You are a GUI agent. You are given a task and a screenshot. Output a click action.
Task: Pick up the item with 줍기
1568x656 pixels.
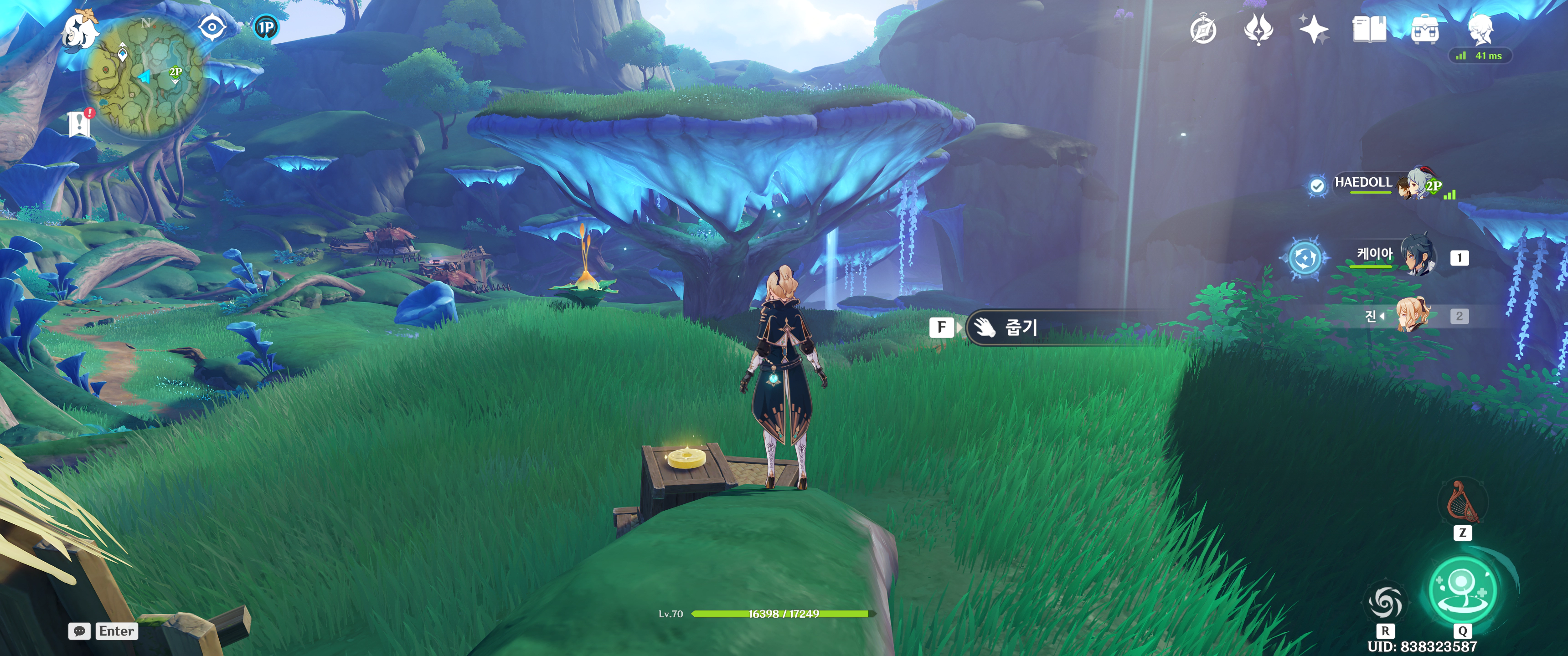coord(1021,328)
